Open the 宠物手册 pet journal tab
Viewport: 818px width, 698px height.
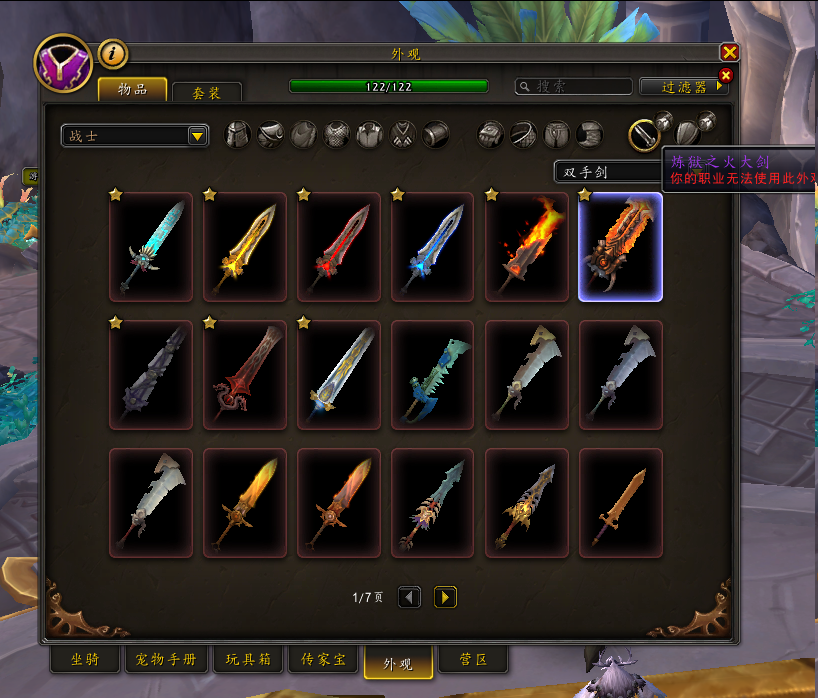[x=167, y=660]
